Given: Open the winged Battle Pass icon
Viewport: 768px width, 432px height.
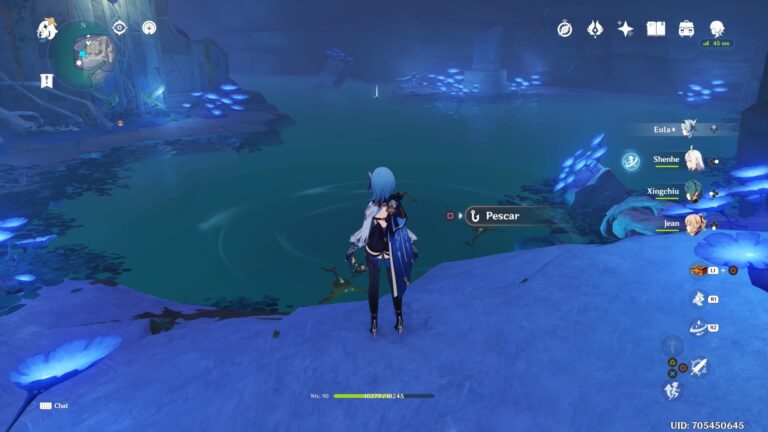Looking at the screenshot, I should [595, 29].
